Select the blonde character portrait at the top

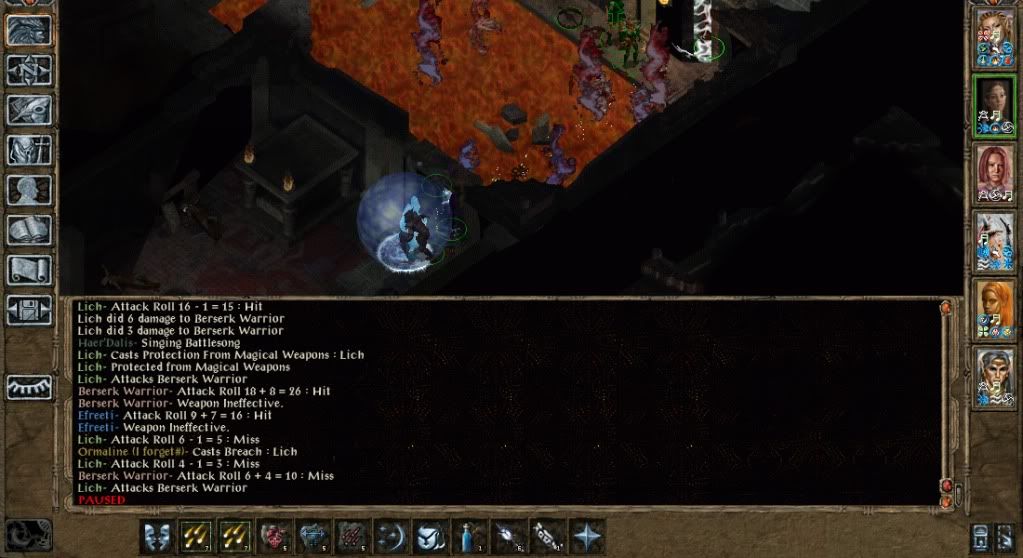[x=994, y=36]
